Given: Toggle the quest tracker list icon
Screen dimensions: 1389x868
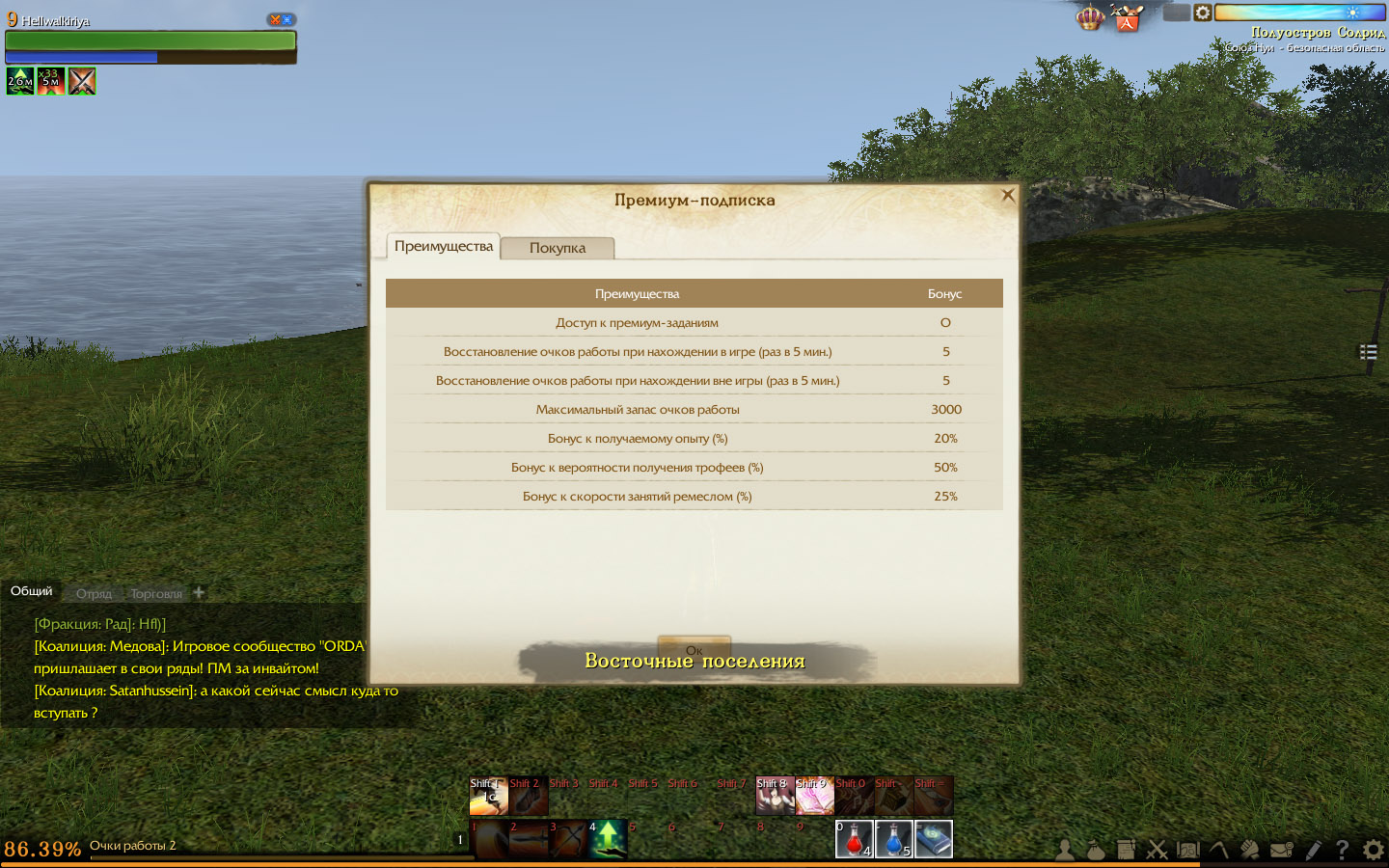Looking at the screenshot, I should [x=1368, y=352].
